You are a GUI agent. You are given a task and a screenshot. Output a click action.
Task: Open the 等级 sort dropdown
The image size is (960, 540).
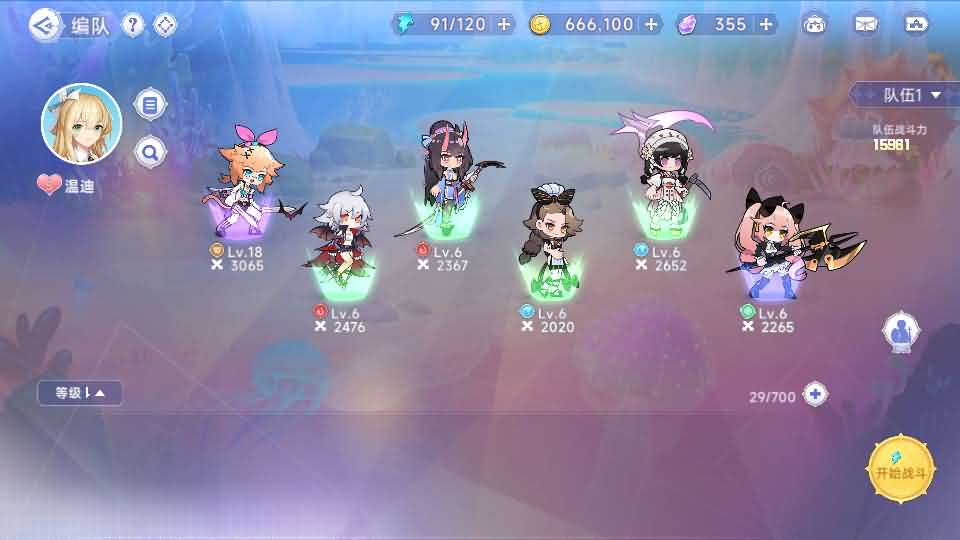tap(80, 393)
